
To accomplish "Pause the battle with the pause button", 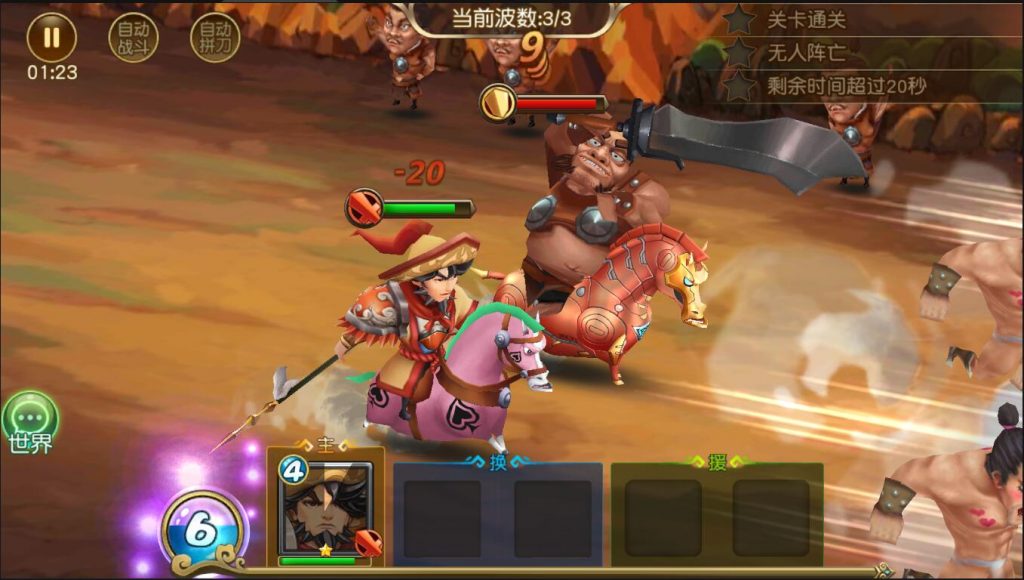I will pyautogui.click(x=51, y=38).
